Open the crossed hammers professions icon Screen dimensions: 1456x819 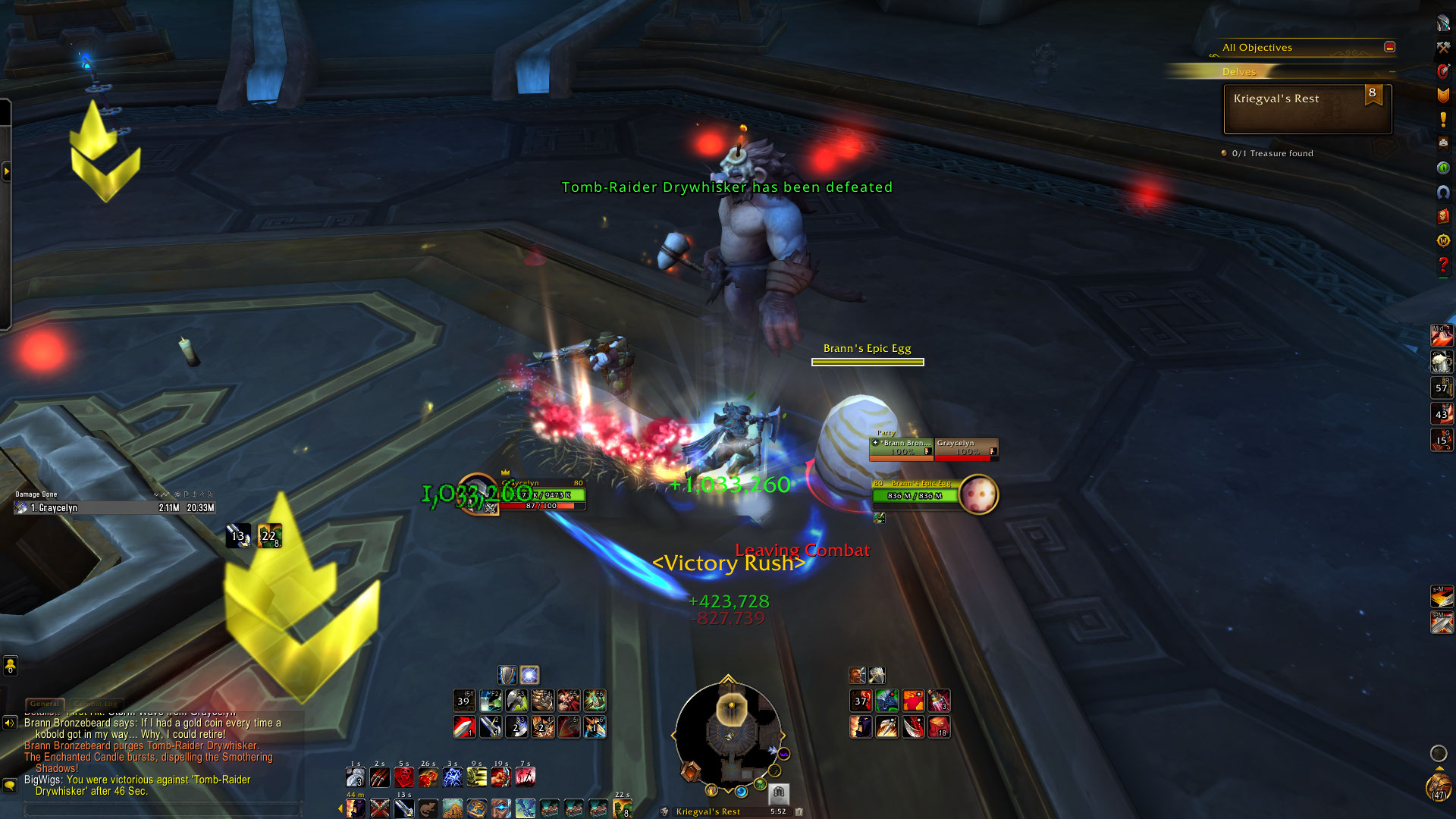pos(1443,47)
